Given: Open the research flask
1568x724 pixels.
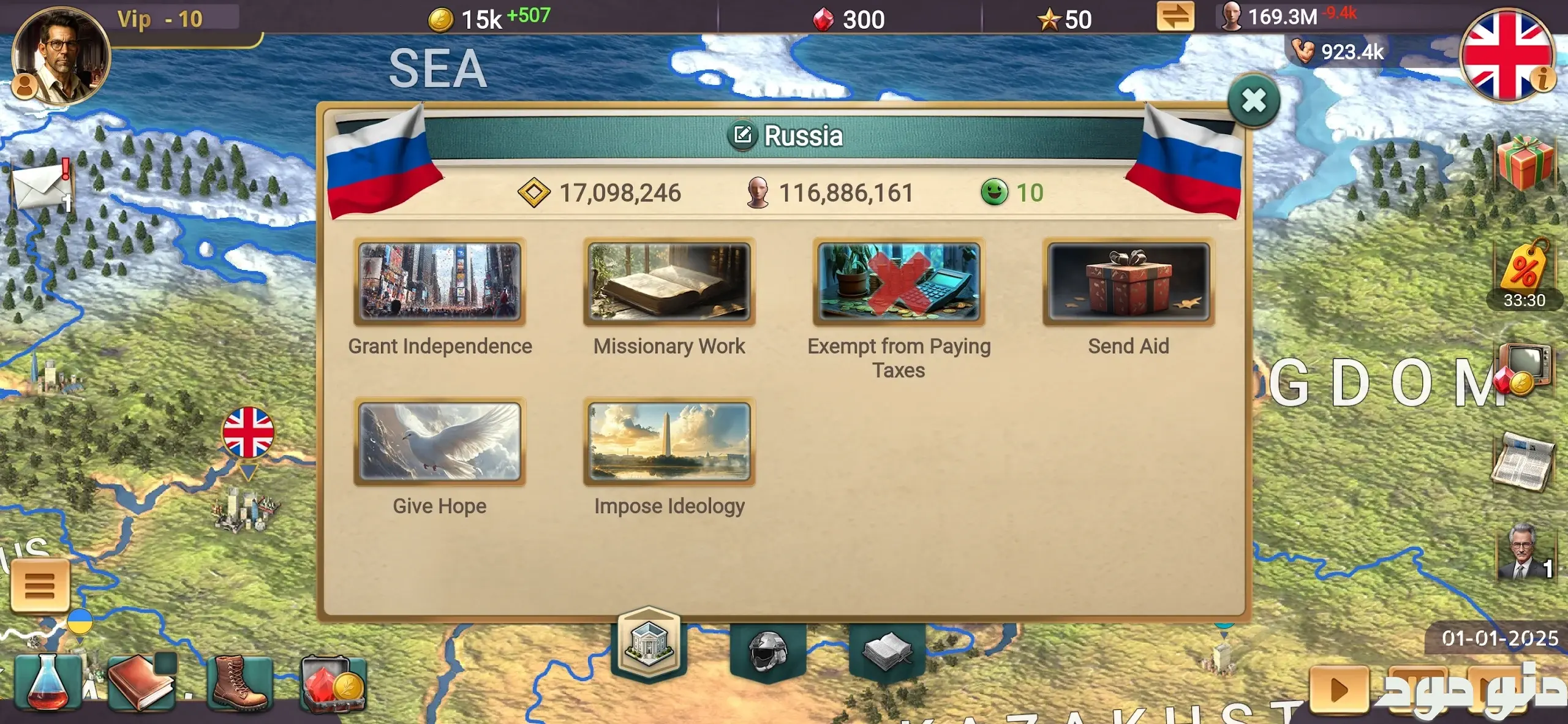Looking at the screenshot, I should point(48,682).
